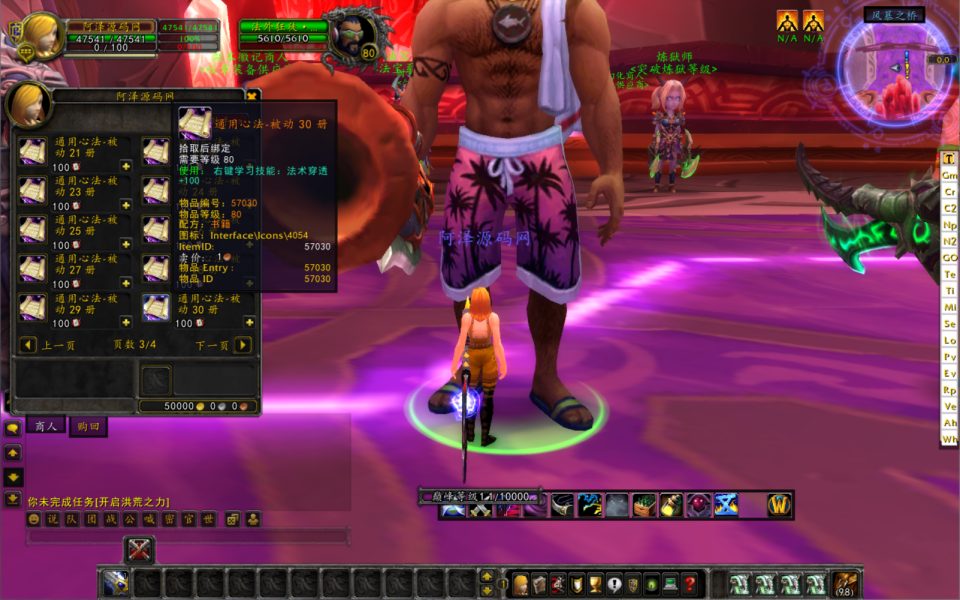Use the first action bar ability slot
The width and height of the screenshot is (960, 600).
pyautogui.click(x=116, y=583)
